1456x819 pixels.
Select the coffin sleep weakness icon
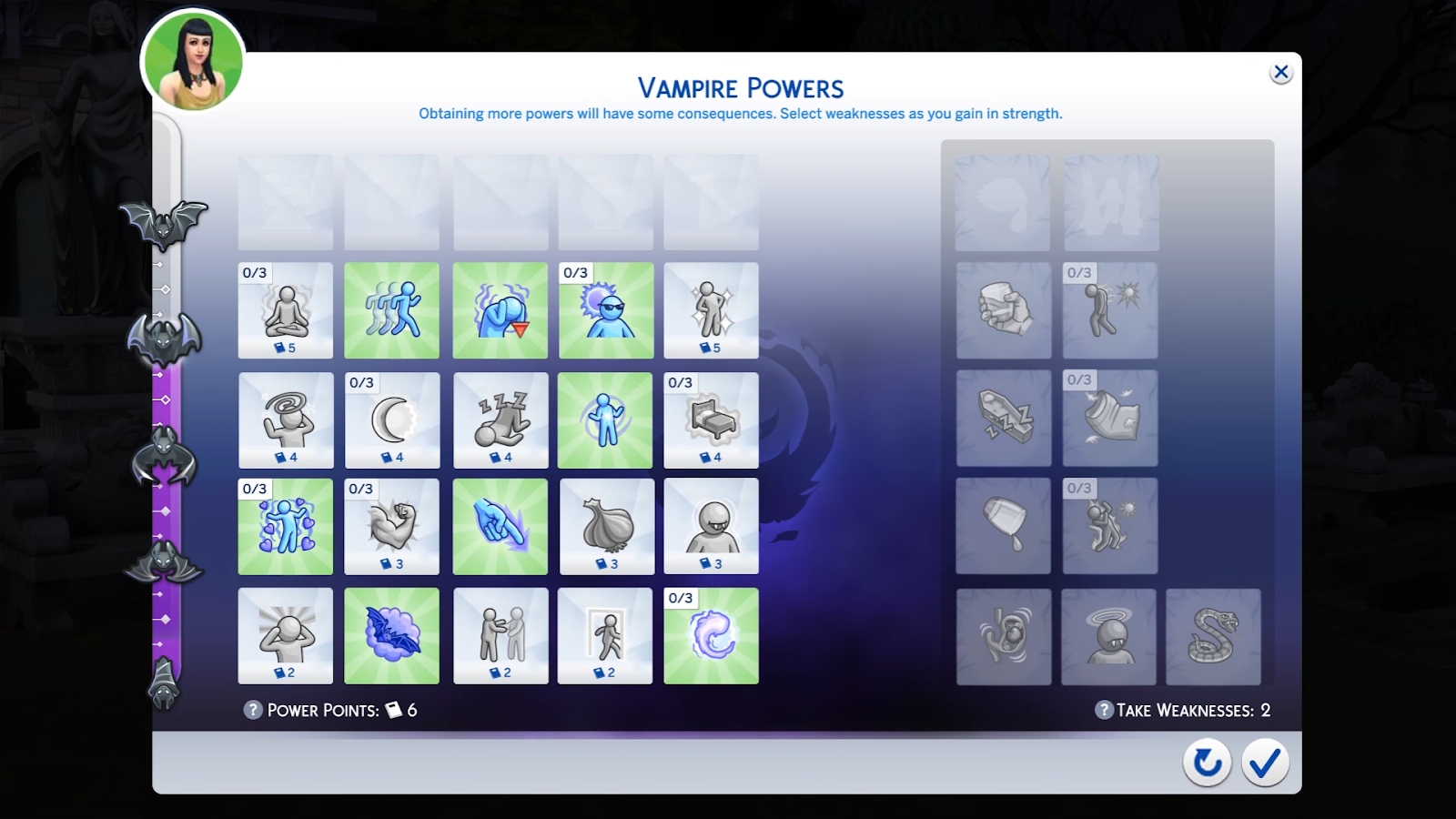click(1002, 419)
